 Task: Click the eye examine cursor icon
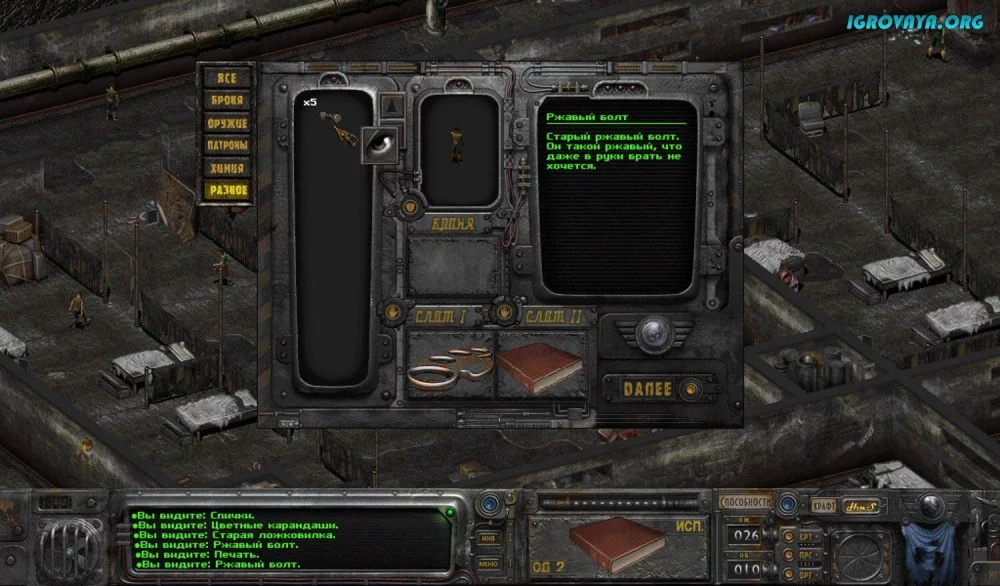(x=381, y=143)
